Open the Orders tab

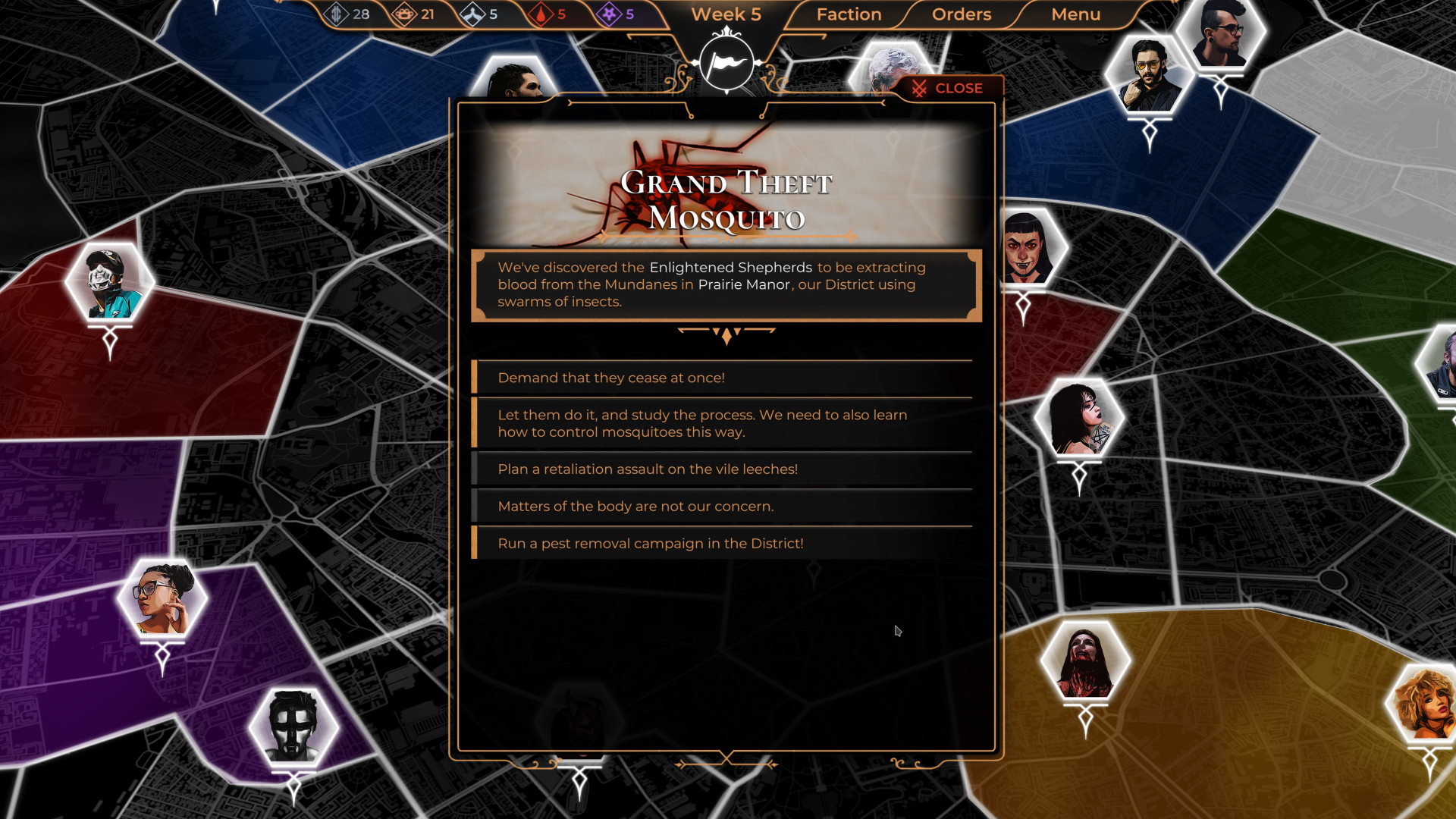pos(961,14)
